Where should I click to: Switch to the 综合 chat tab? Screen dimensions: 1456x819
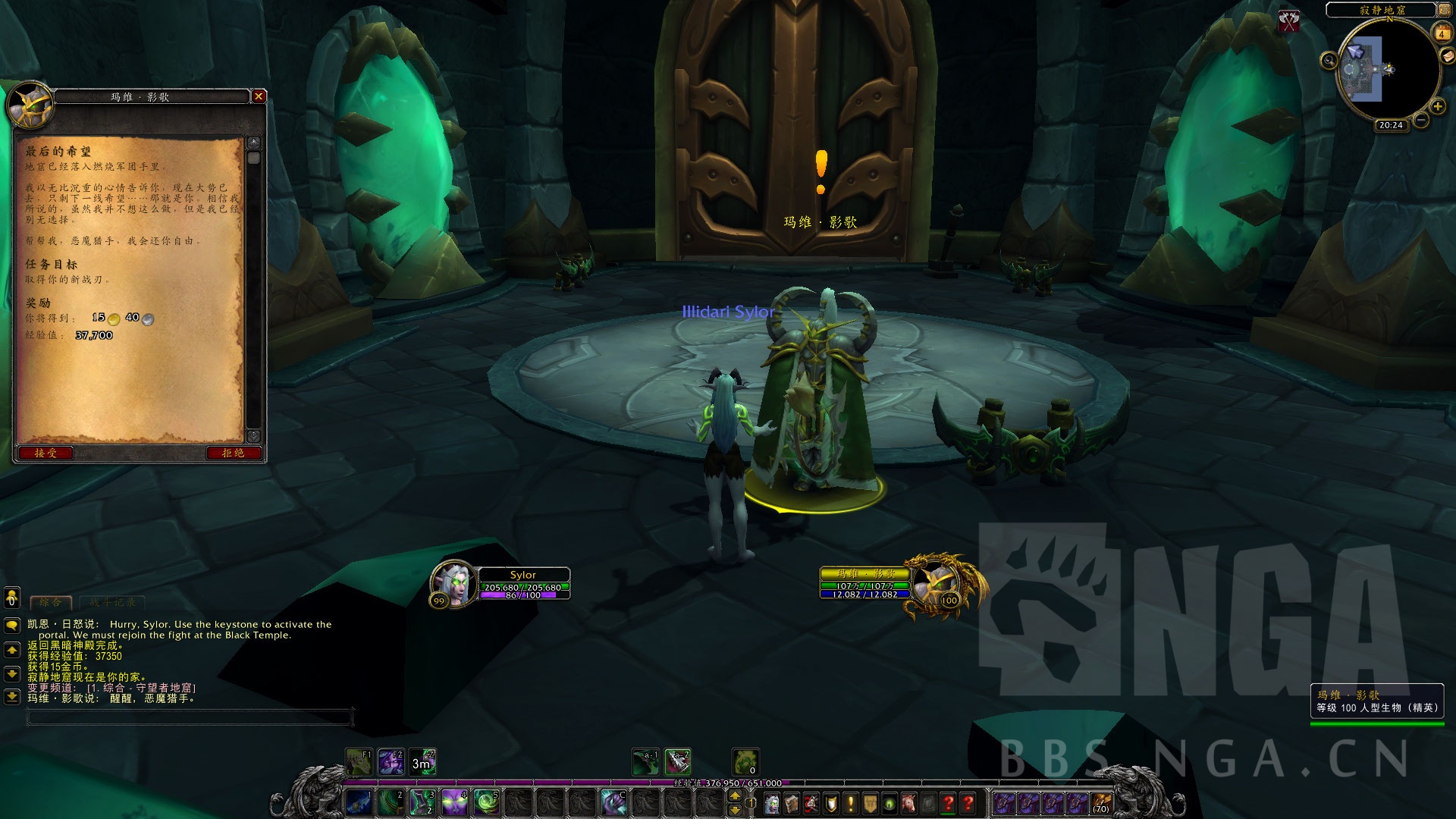click(50, 602)
